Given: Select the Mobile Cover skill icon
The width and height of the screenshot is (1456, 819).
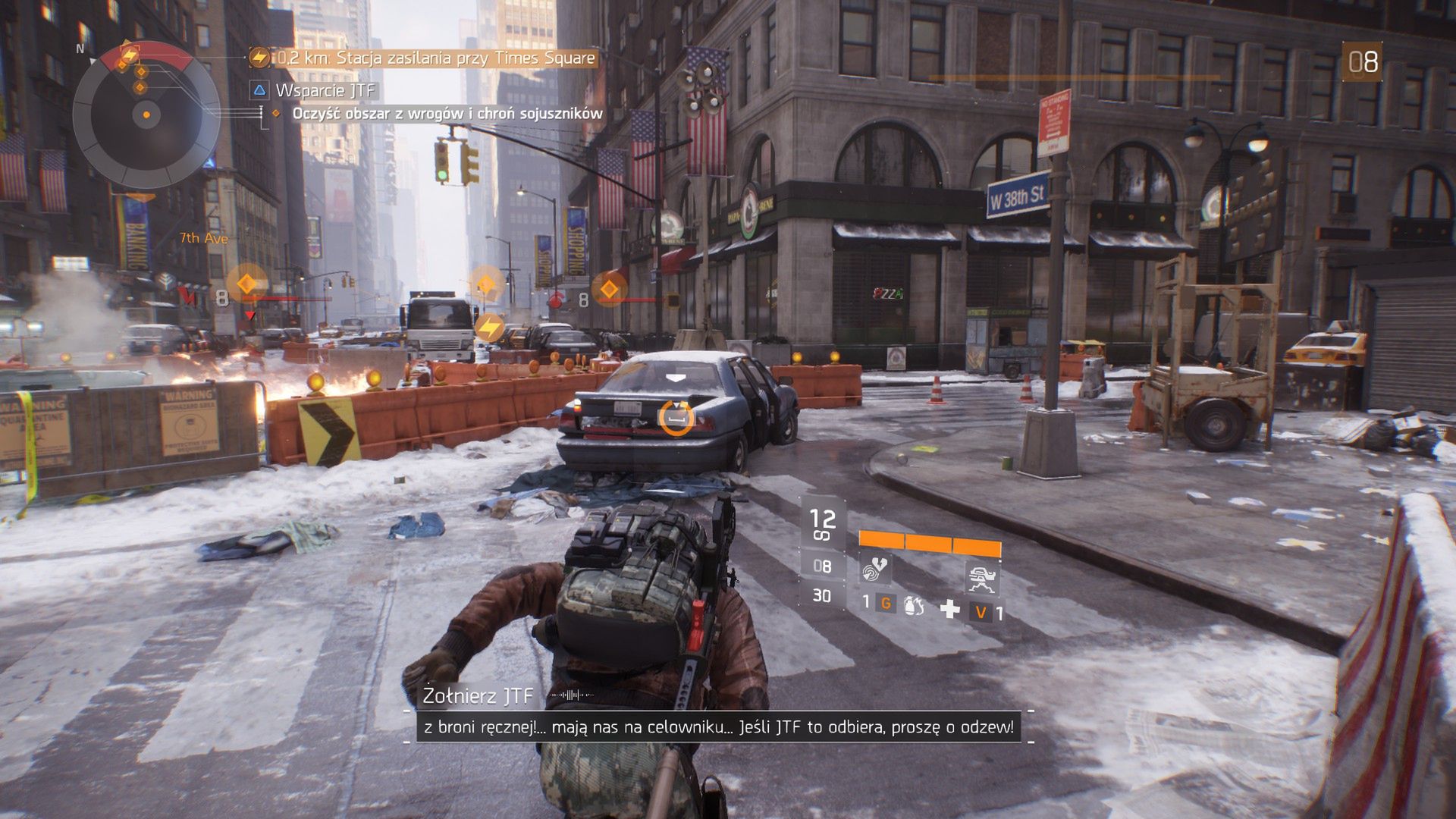Looking at the screenshot, I should click(982, 576).
